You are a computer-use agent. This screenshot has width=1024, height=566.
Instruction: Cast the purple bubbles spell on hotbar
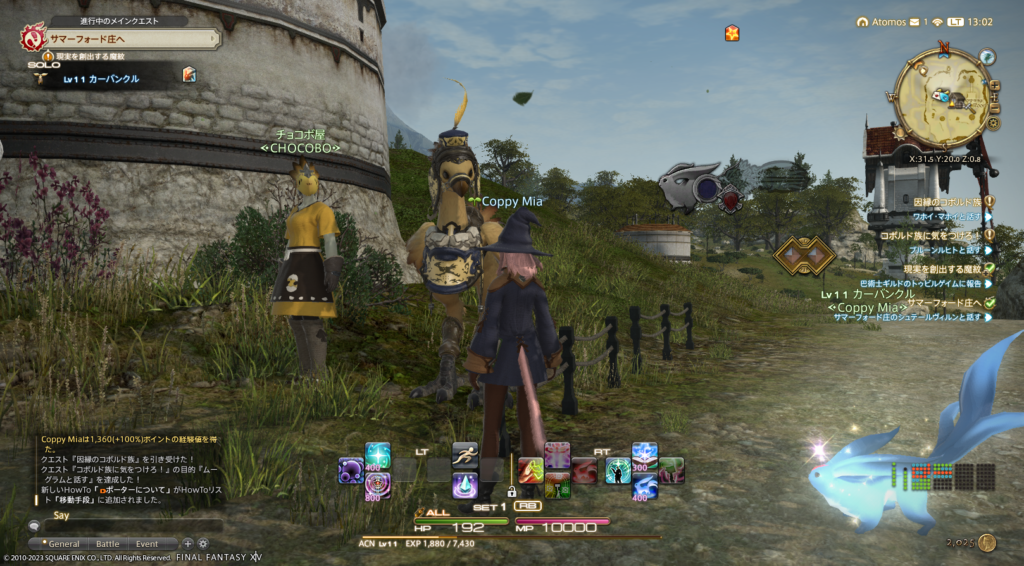[x=351, y=471]
